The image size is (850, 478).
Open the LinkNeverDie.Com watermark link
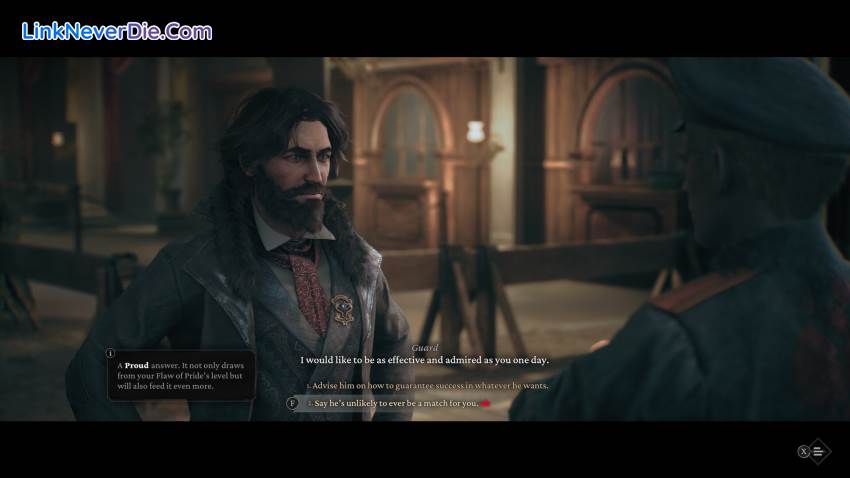(x=116, y=32)
